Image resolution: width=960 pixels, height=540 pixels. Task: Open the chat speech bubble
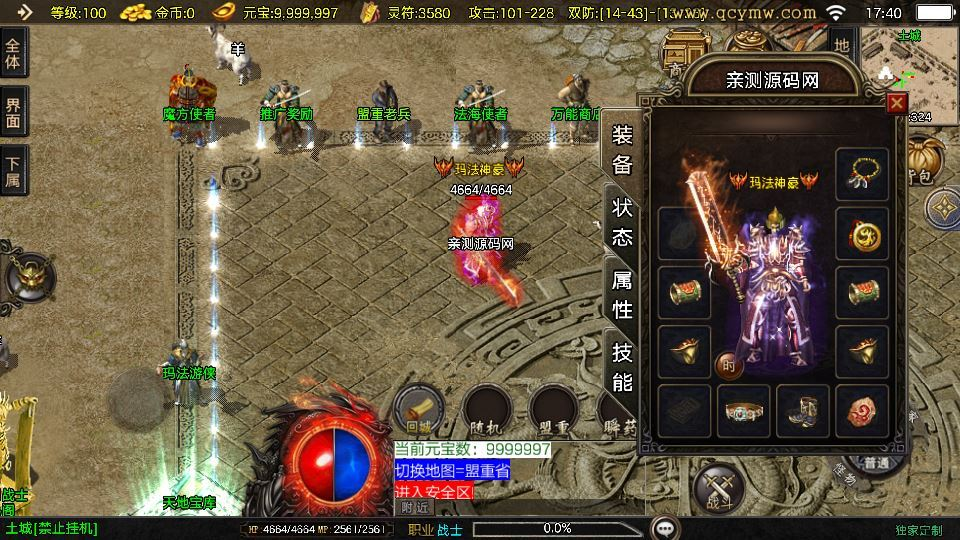click(665, 528)
